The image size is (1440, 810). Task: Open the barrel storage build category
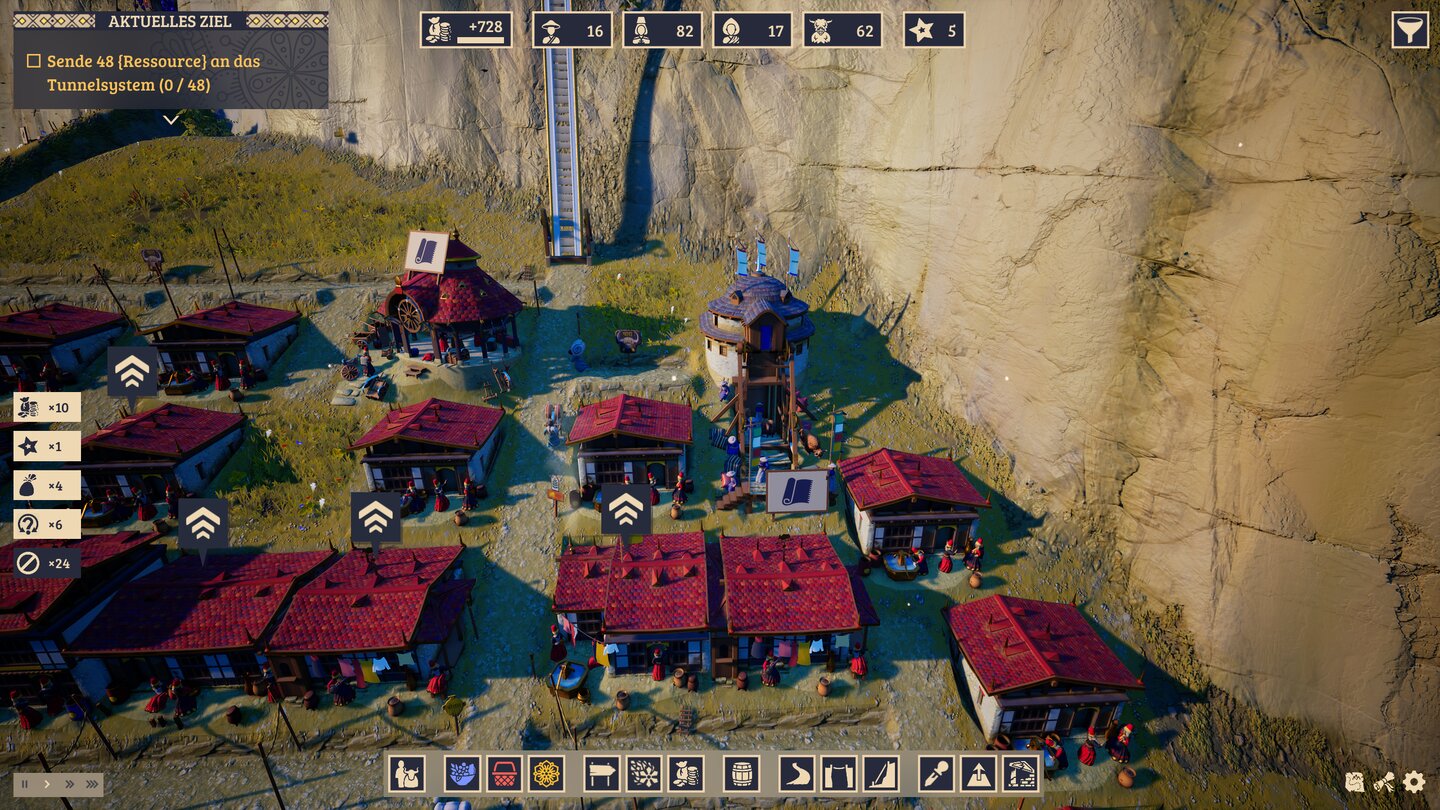point(741,774)
